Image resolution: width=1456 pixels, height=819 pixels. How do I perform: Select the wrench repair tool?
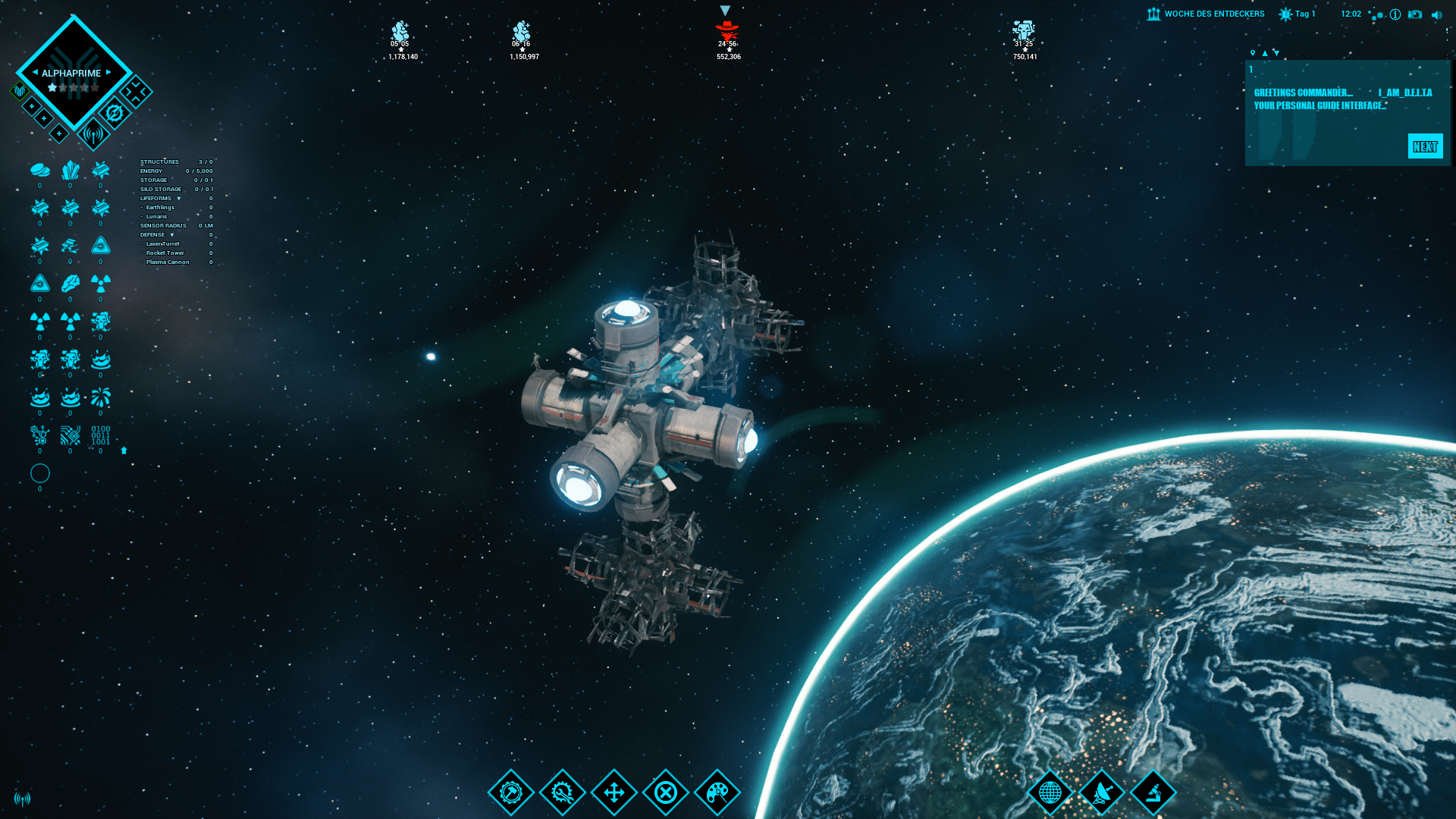pos(563,793)
